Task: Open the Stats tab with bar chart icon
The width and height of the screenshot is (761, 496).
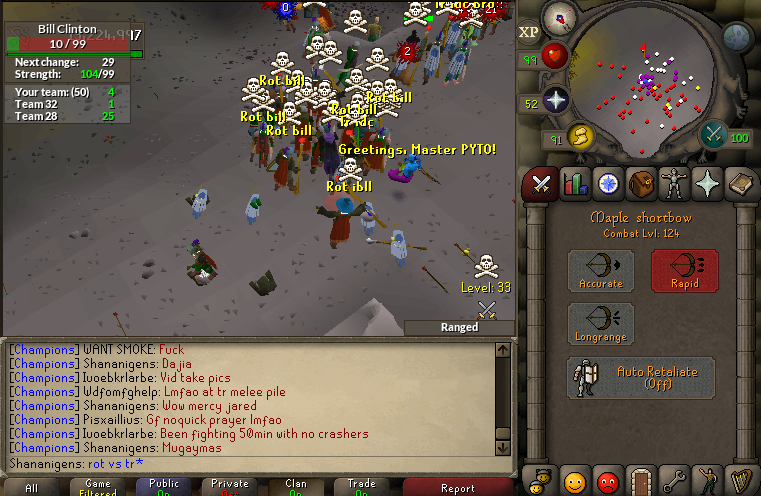Action: pos(575,184)
